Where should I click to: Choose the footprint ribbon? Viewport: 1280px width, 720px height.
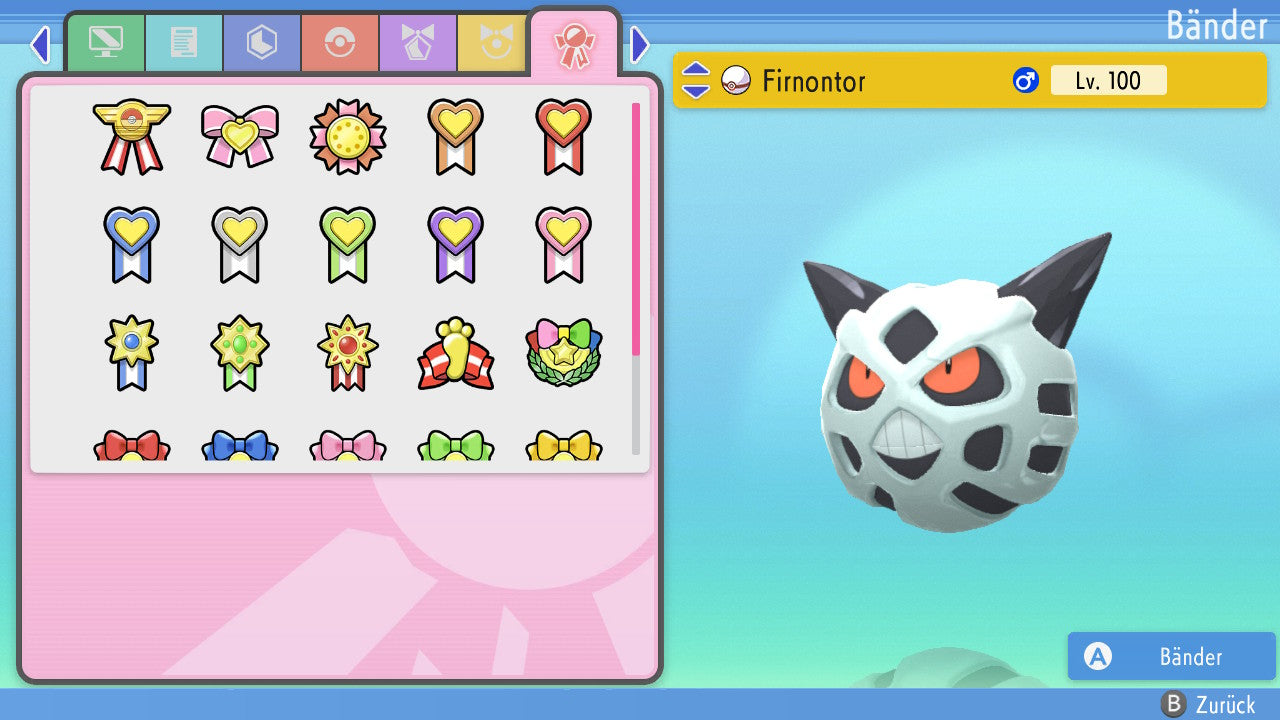(x=455, y=353)
